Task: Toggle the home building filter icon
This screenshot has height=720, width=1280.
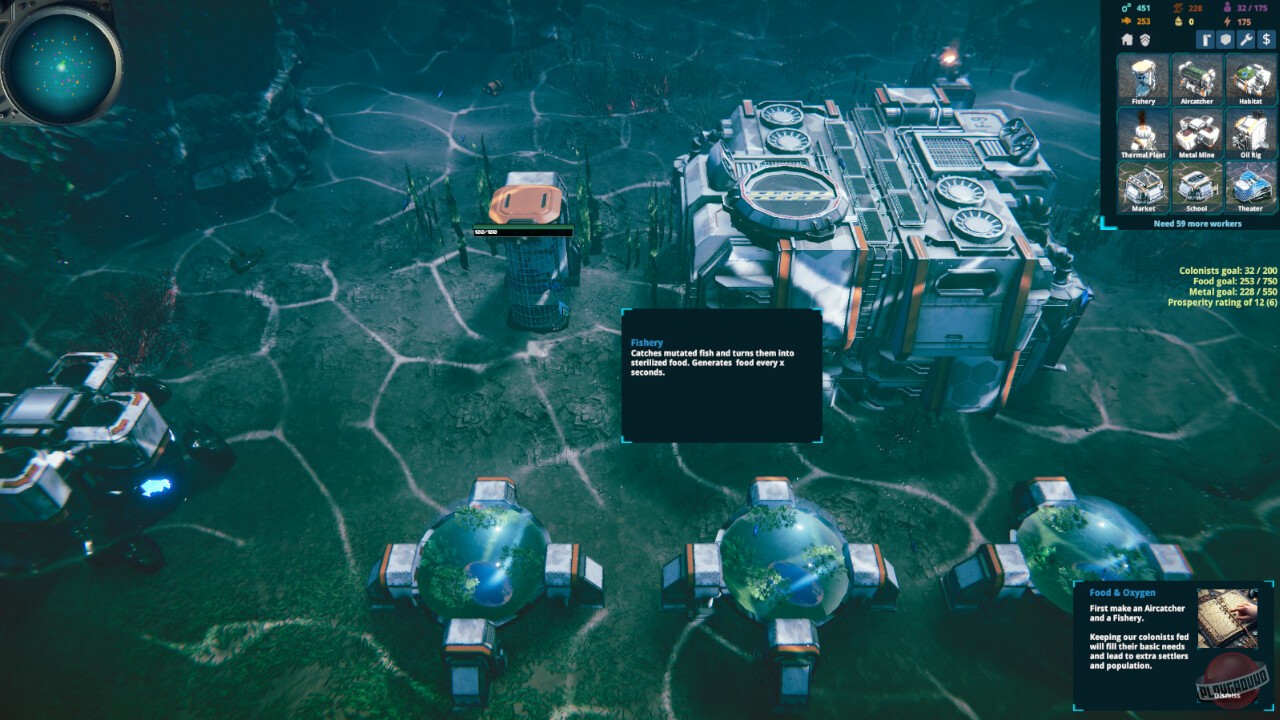Action: pyautogui.click(x=1128, y=40)
